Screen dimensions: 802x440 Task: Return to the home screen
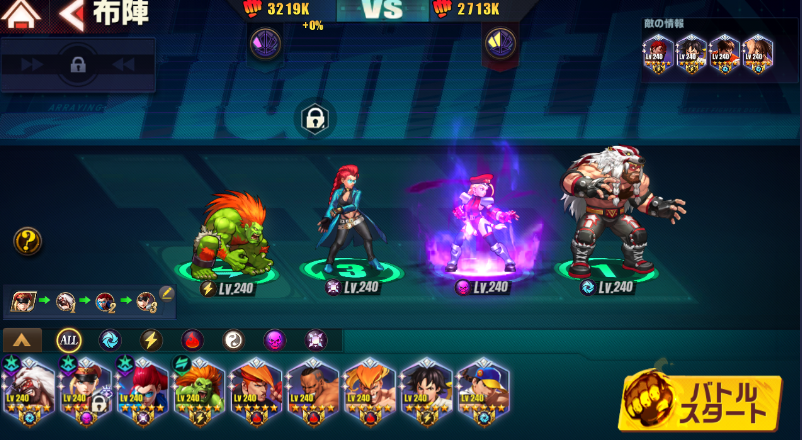click(x=22, y=15)
